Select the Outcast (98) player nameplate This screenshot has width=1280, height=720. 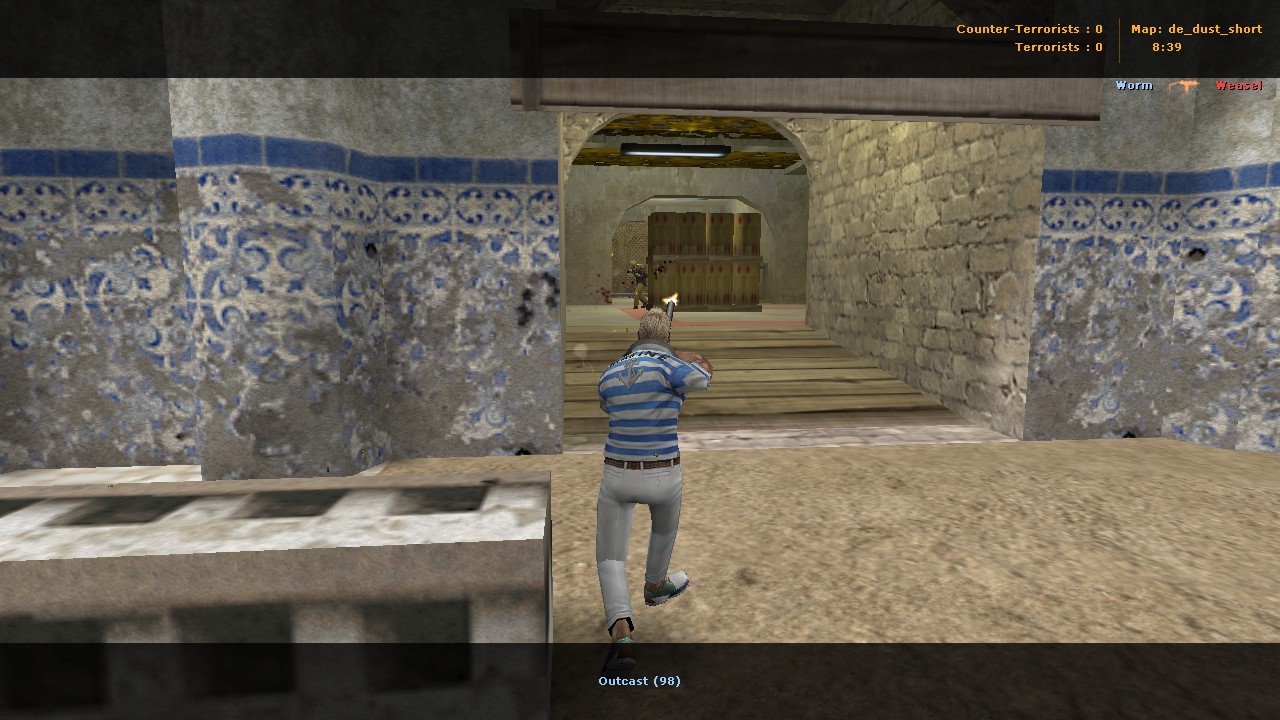click(639, 680)
